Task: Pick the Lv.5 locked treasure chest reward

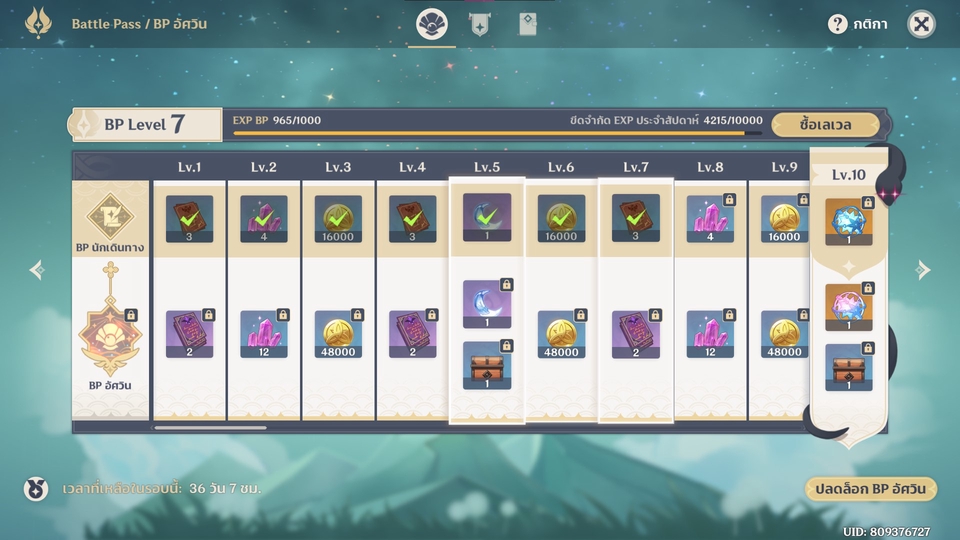Action: (x=487, y=365)
